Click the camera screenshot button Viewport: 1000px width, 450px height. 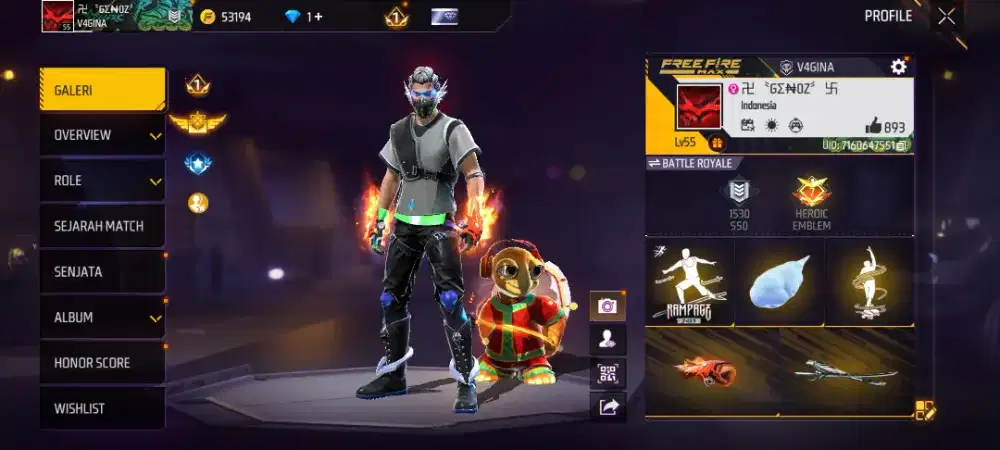coord(607,306)
